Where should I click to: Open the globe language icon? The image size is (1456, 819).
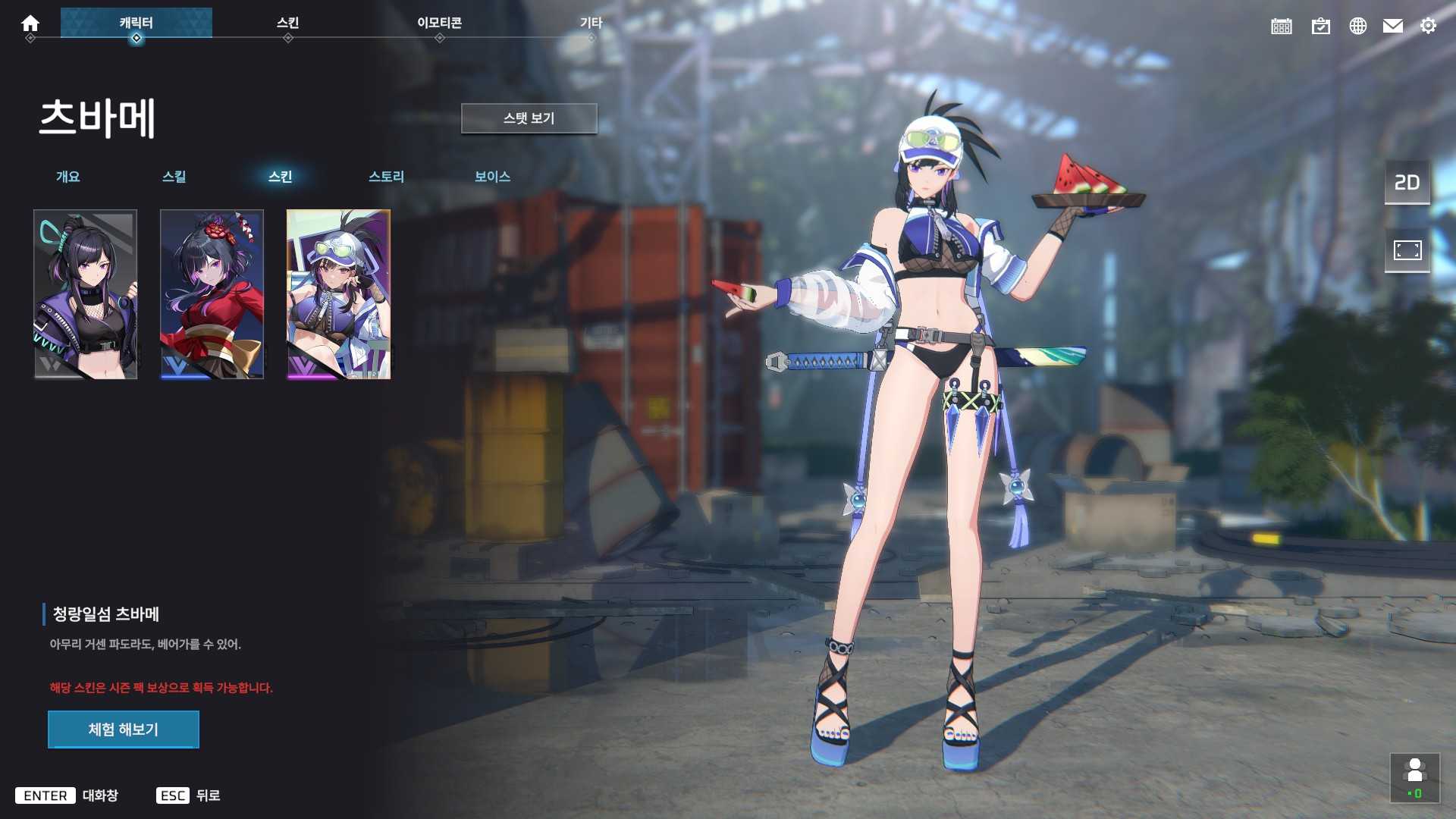1358,26
